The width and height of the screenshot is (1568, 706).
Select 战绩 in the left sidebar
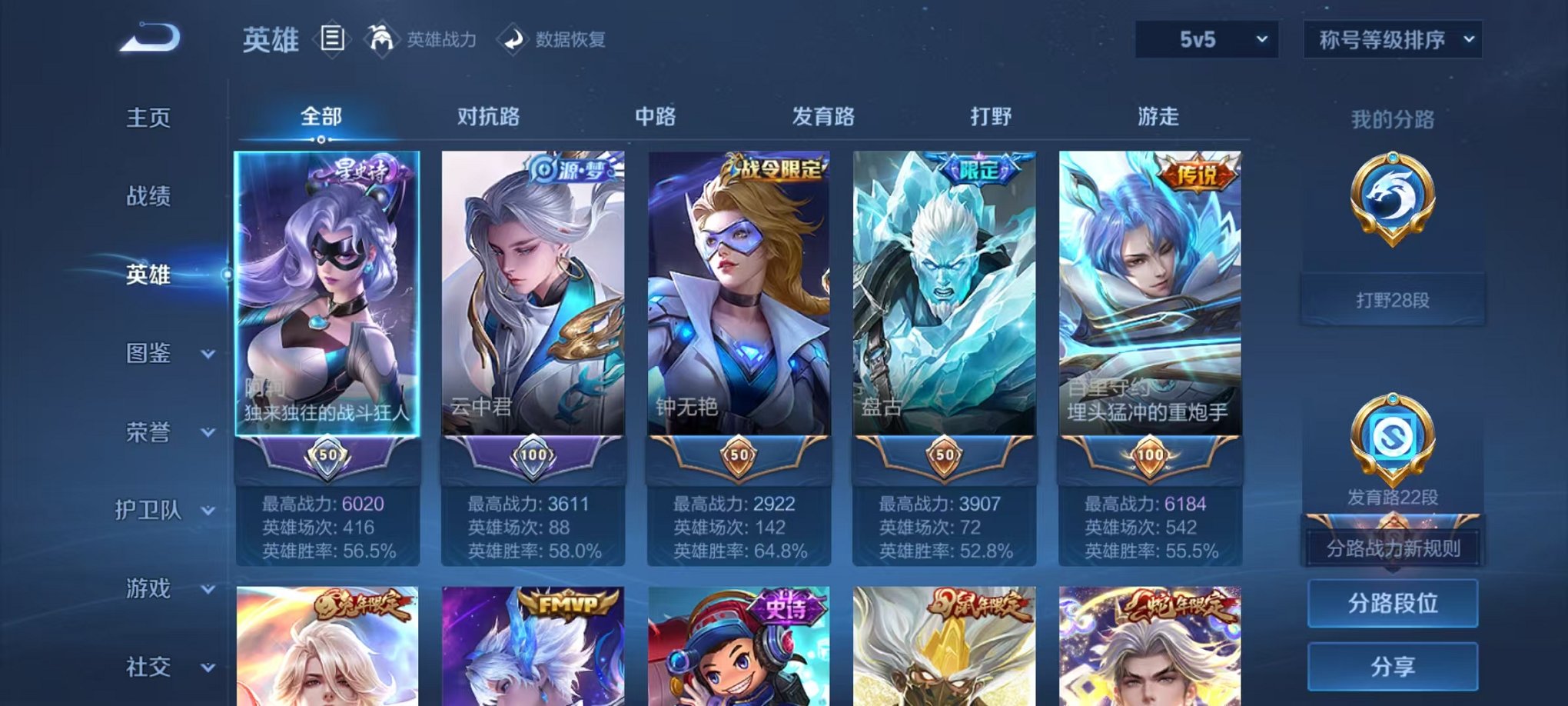click(148, 198)
